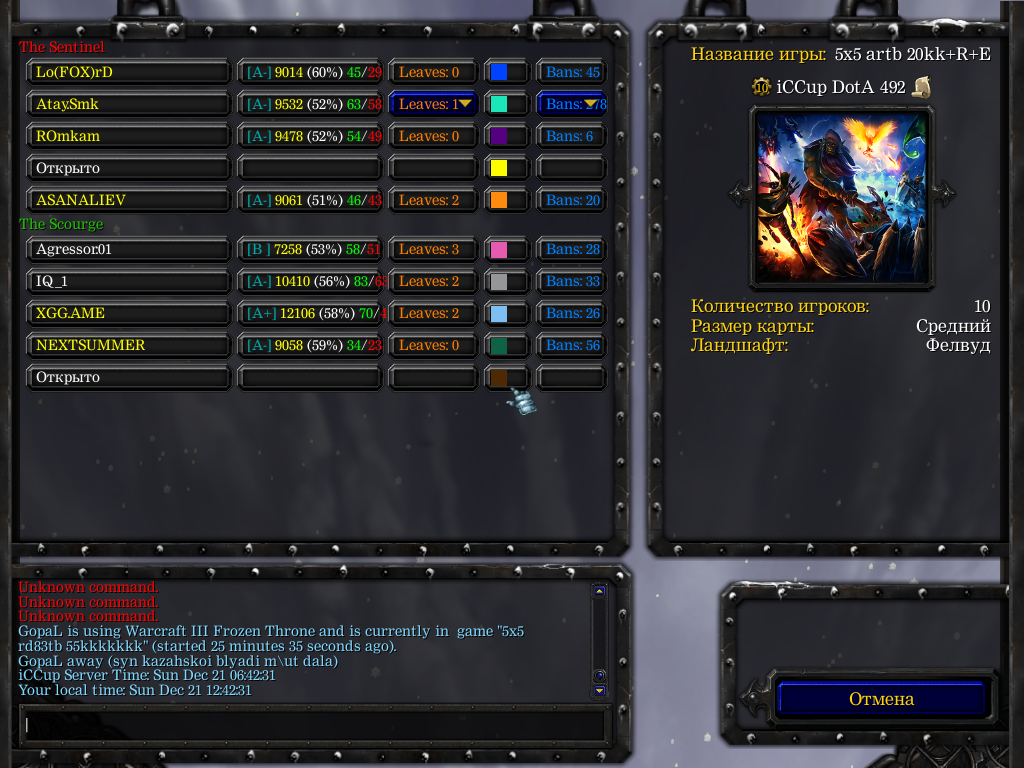
Task: Choose the Atay.Smk player row
Action: tap(128, 104)
